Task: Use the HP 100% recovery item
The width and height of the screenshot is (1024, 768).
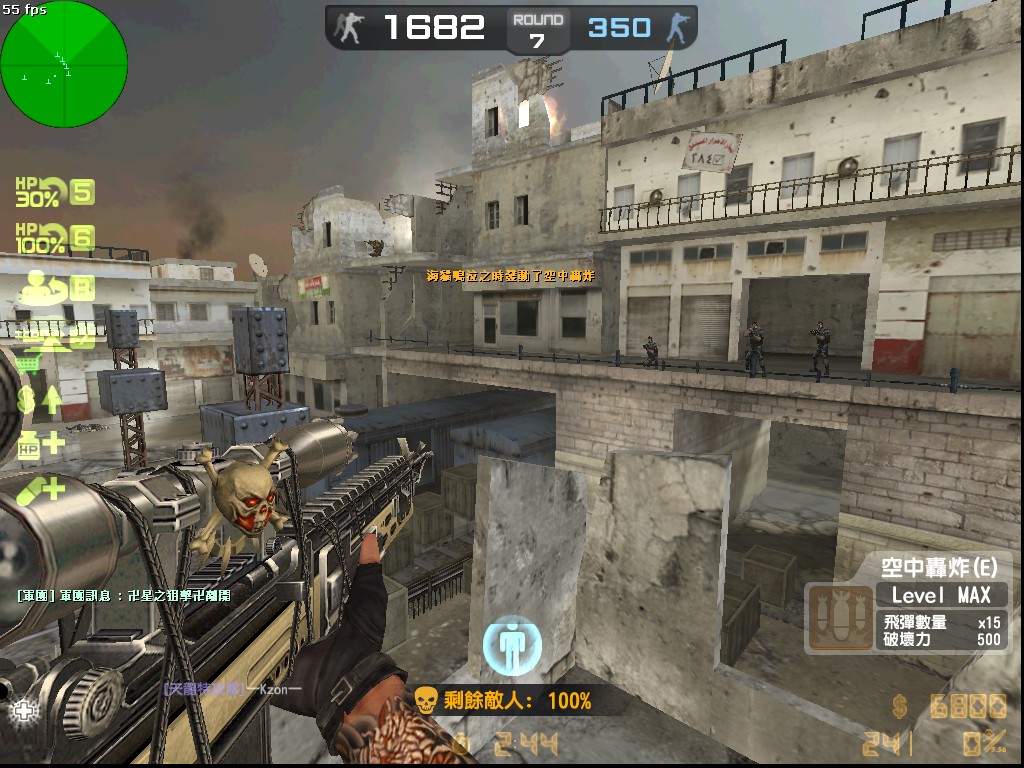Action: [40, 238]
